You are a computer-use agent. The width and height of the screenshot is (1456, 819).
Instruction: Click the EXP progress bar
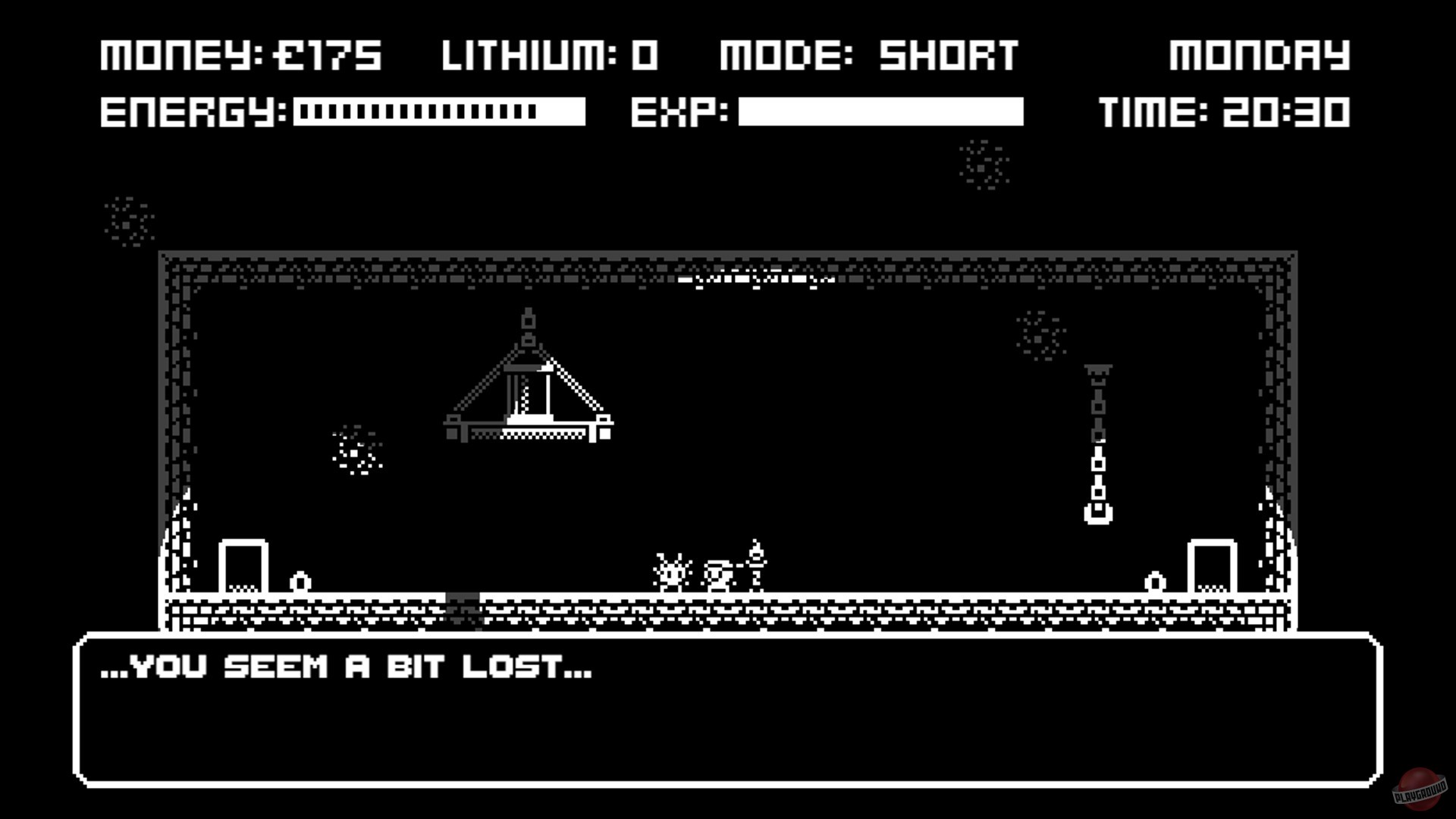[880, 111]
